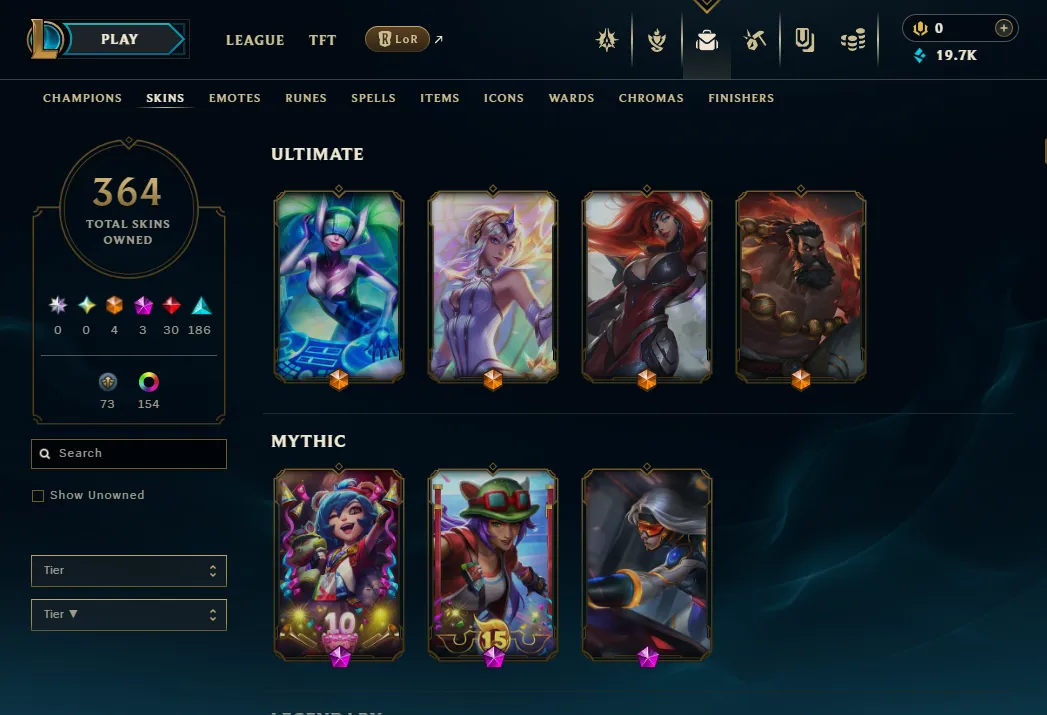Switch to the TFT game mode
The height and width of the screenshot is (715, 1047).
(322, 40)
